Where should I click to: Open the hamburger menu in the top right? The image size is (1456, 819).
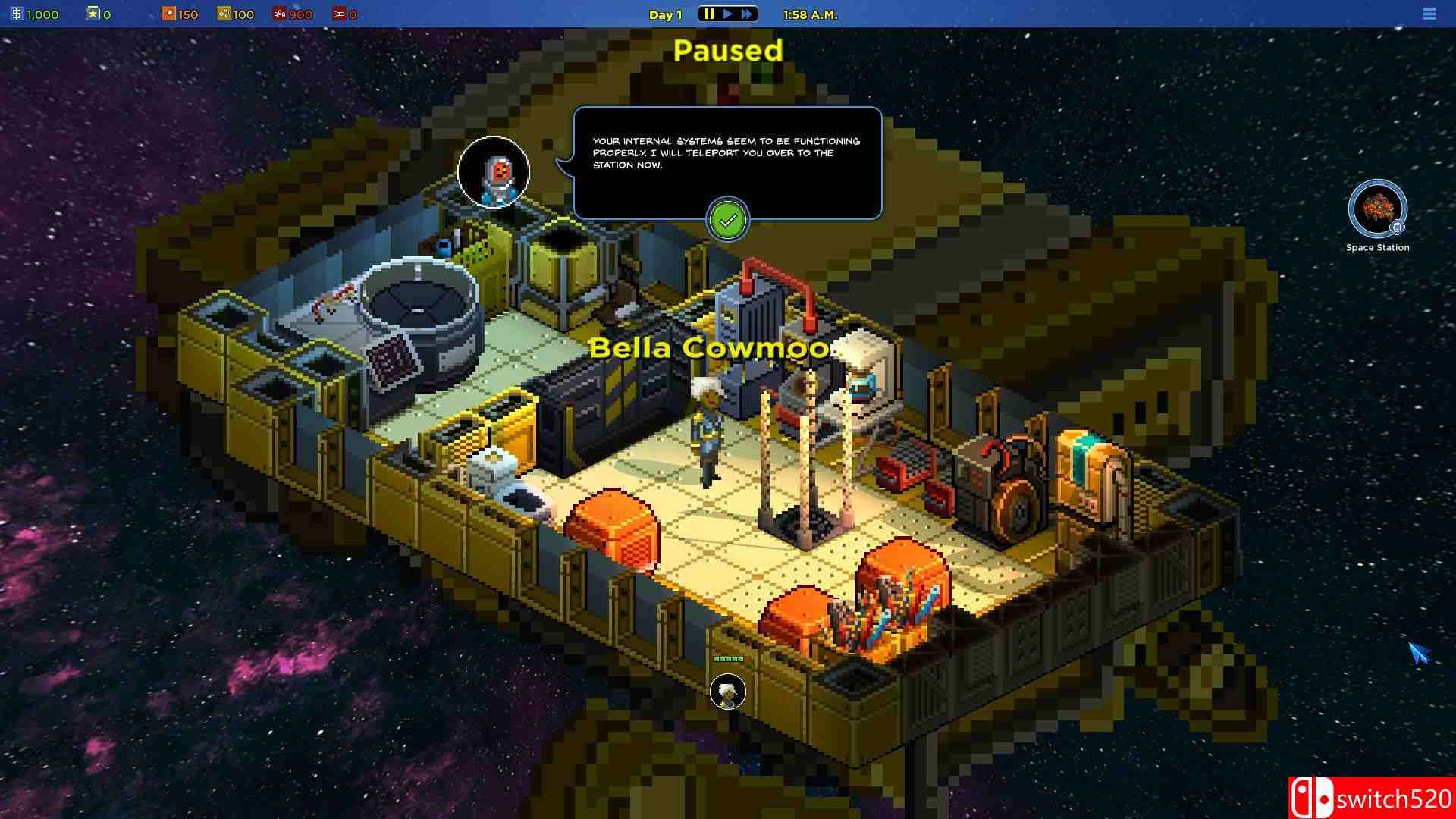point(1429,14)
